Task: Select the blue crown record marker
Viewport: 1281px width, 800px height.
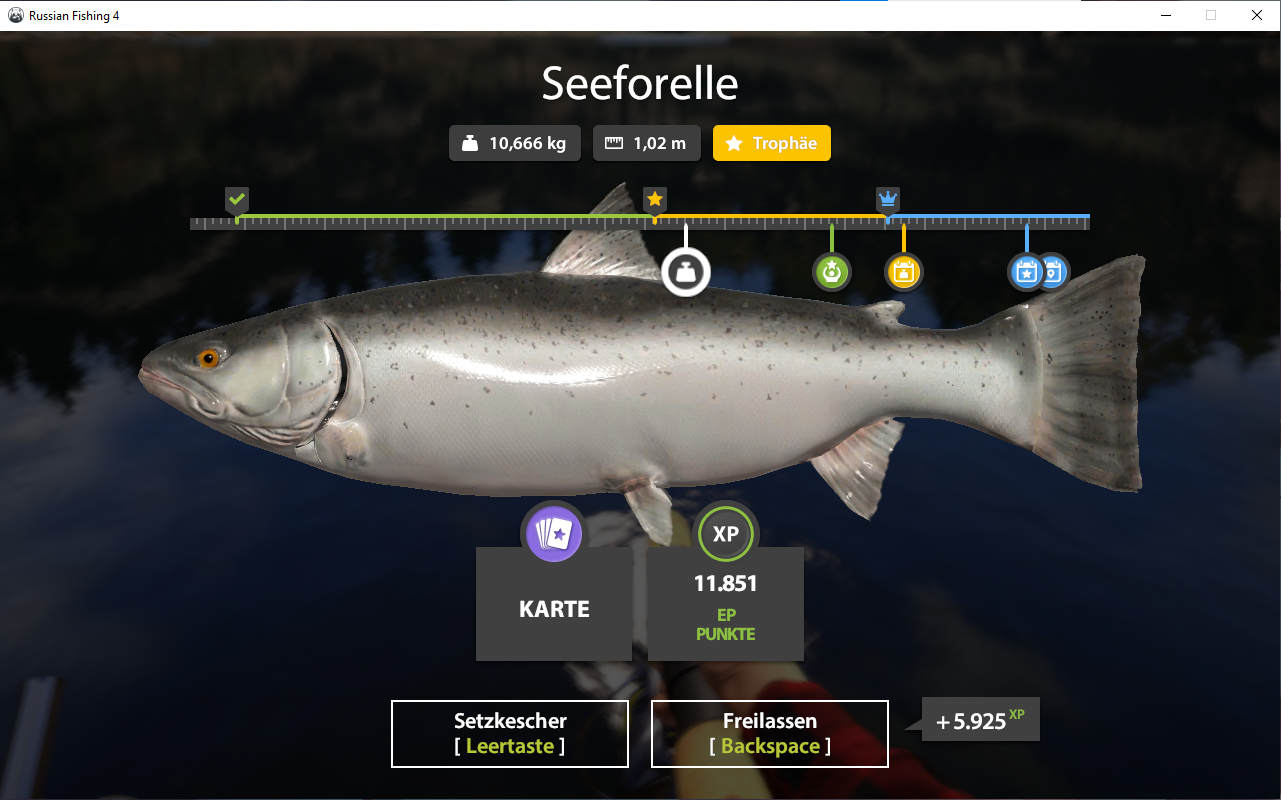Action: (x=888, y=198)
